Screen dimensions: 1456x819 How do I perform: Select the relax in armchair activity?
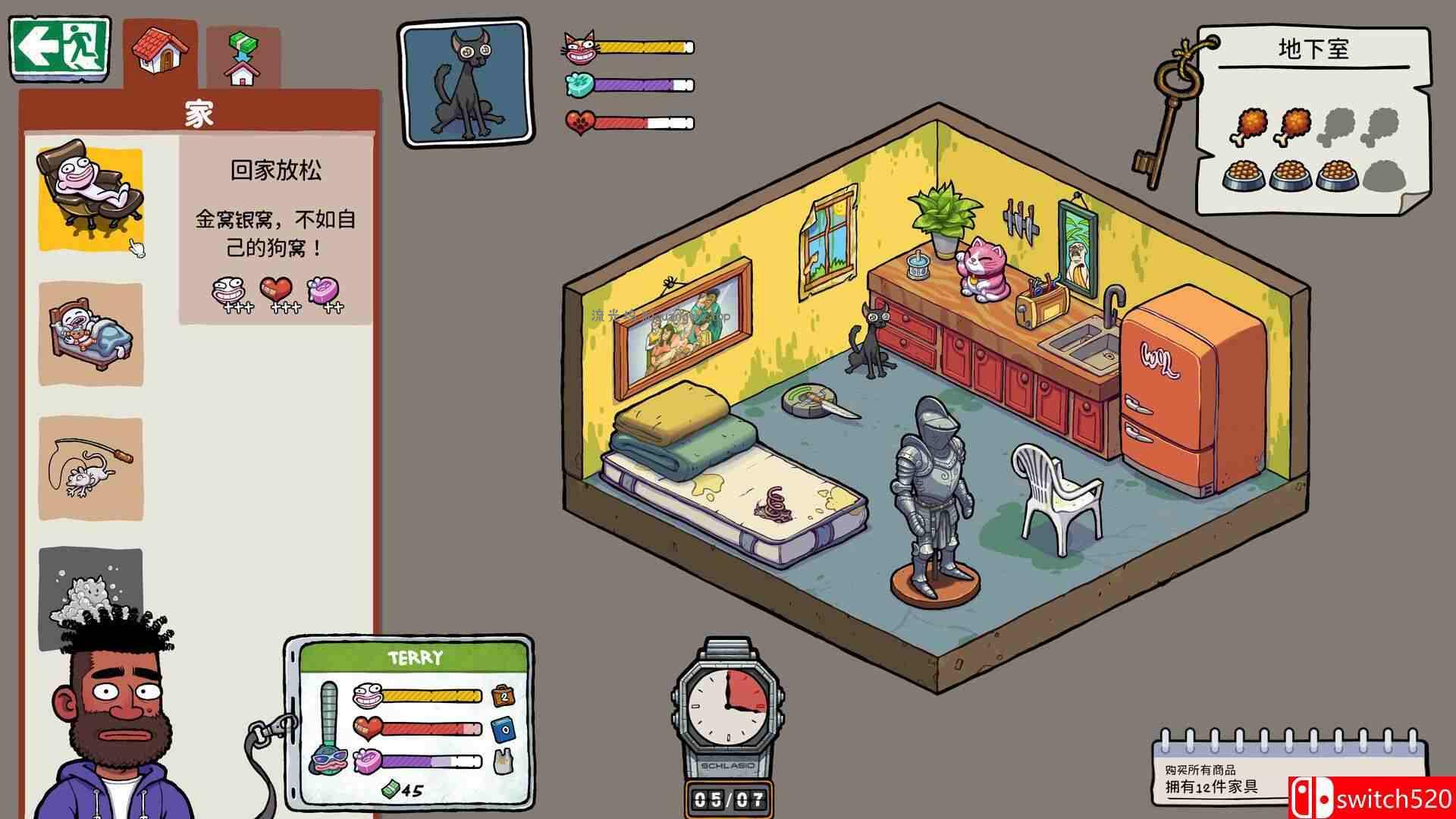(90, 199)
